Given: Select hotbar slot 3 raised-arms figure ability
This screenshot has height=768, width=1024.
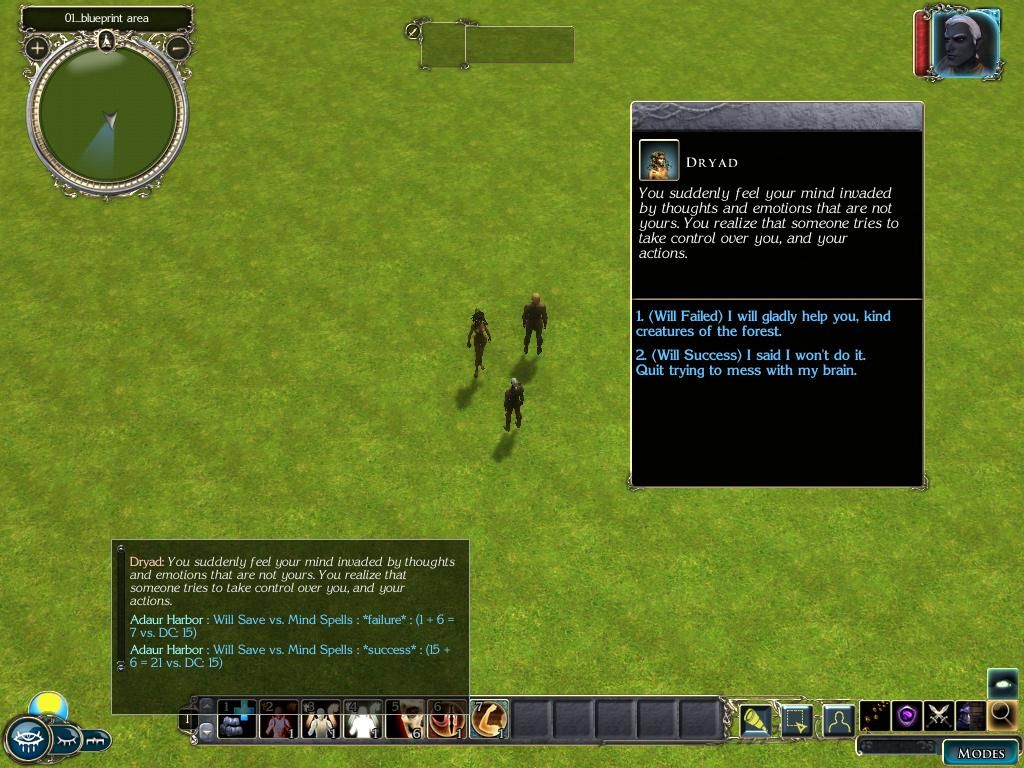Looking at the screenshot, I should 322,719.
